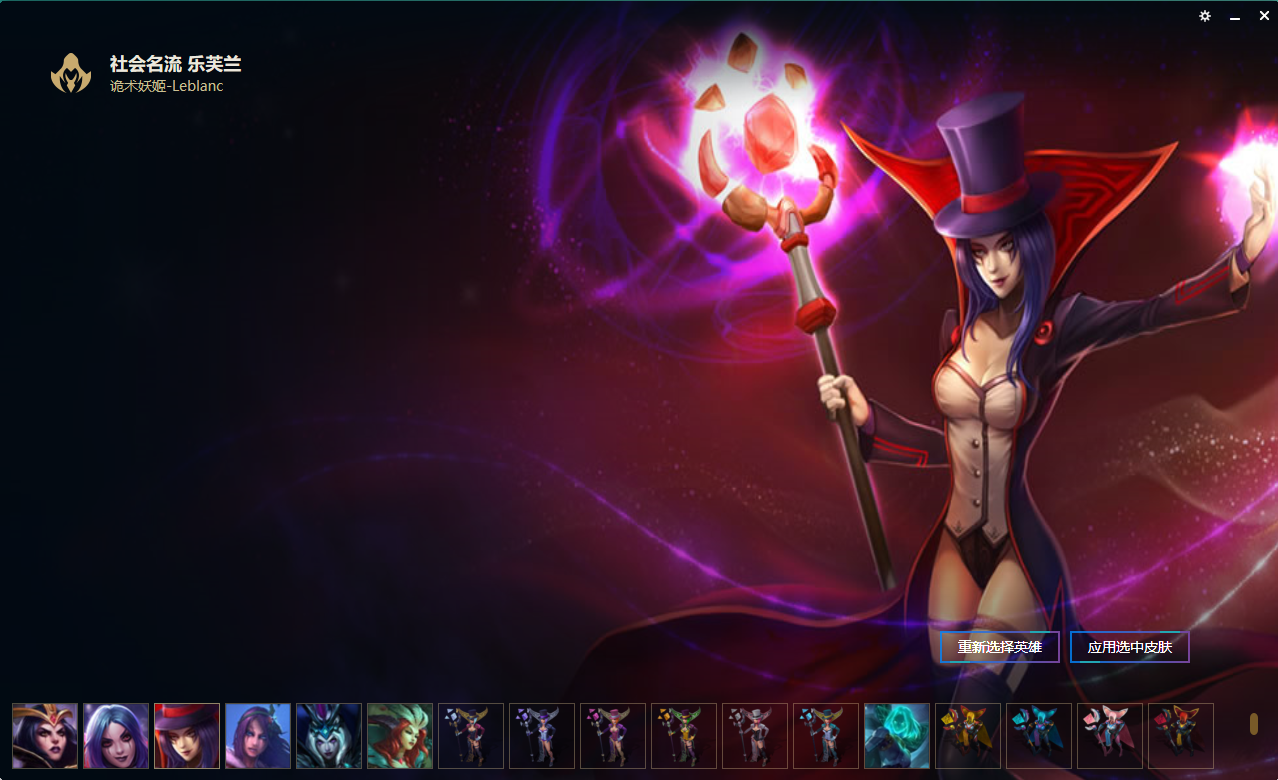Choose the blue-haired pale-face skin thumbnail
1278x780 pixels.
pyautogui.click(x=116, y=736)
